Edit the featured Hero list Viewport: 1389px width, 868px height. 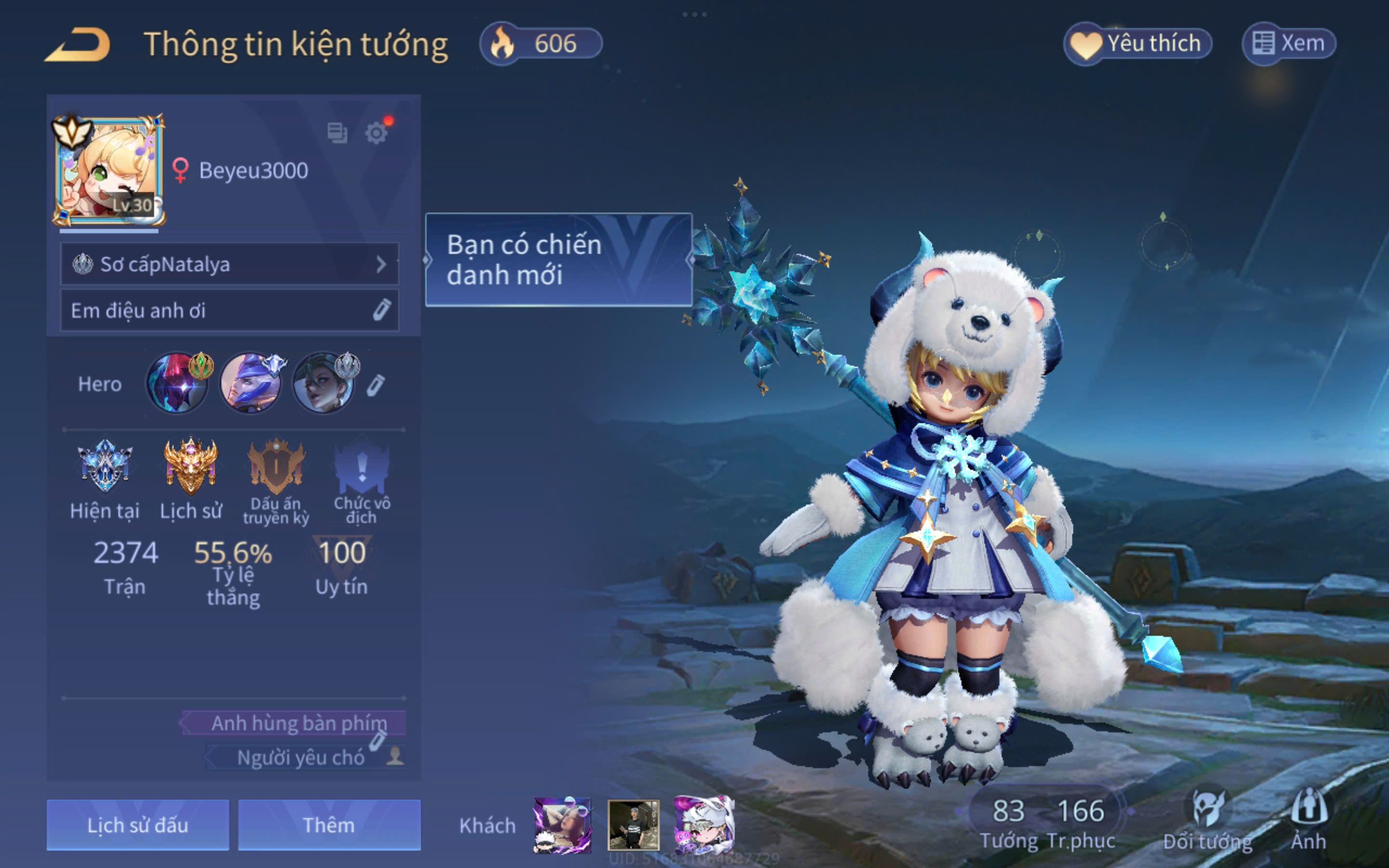click(x=375, y=385)
